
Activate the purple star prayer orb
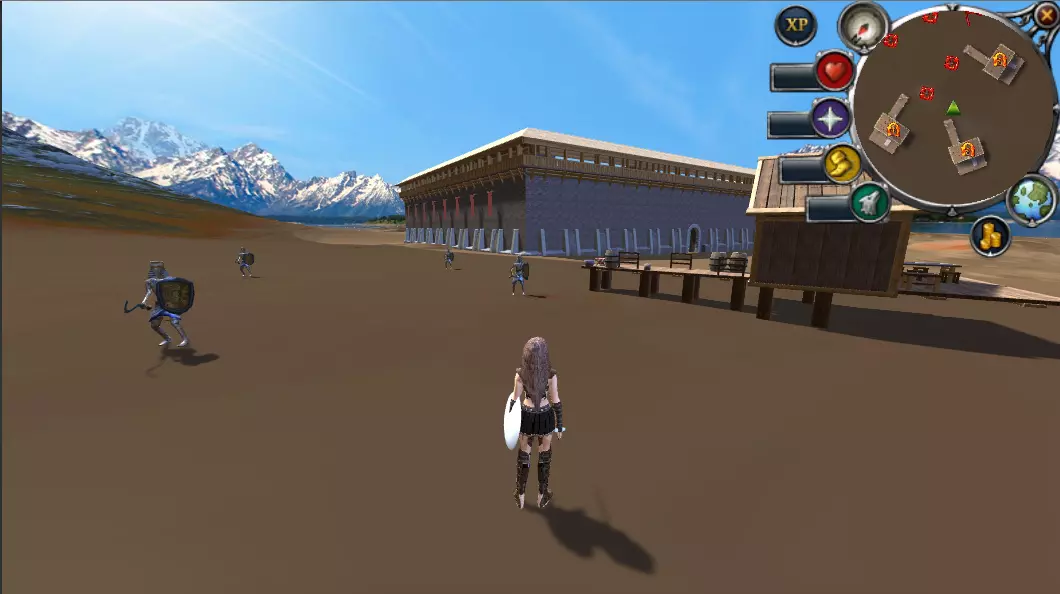coord(830,118)
